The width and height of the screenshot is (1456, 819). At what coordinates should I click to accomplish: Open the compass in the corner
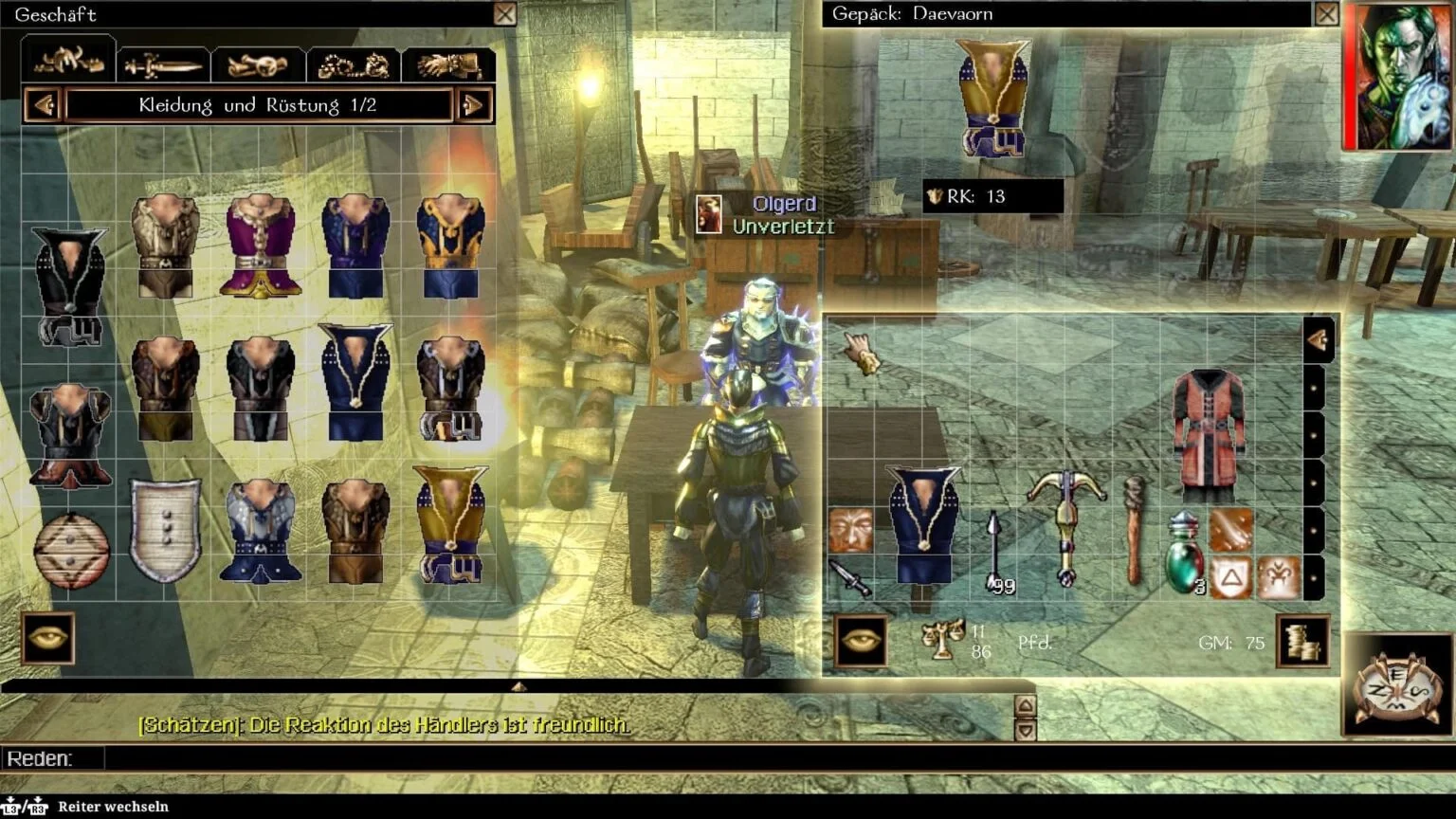pyautogui.click(x=1397, y=686)
